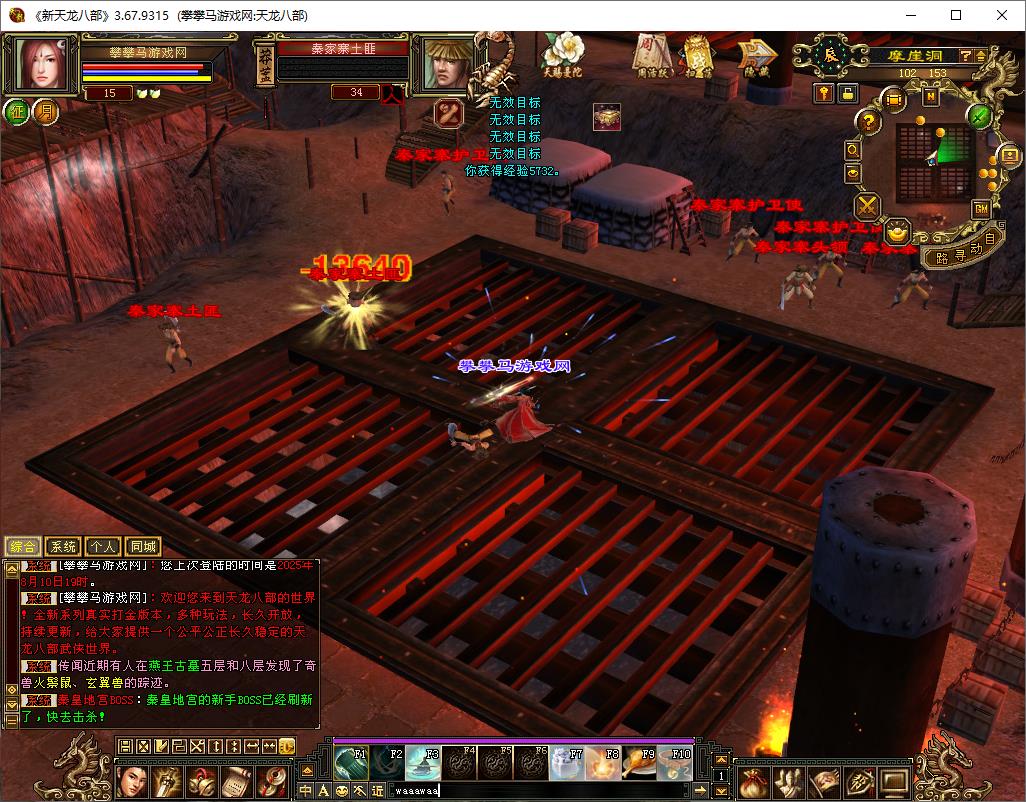Click the 隐藏 arrow button

(x=755, y=56)
